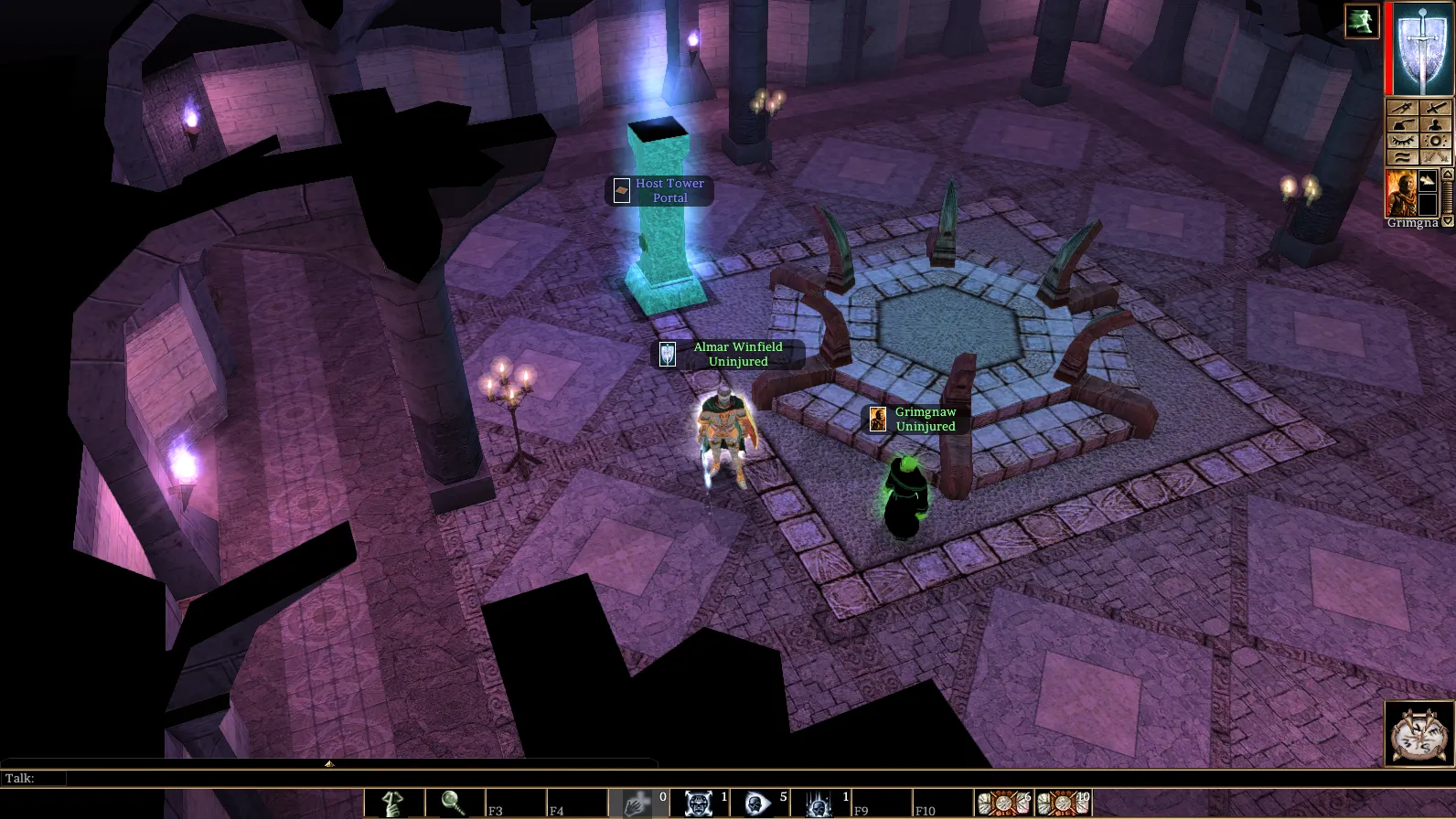The height and width of the screenshot is (819, 1456).
Task: Activate the stealth mode shushing-hand slot
Action: coord(393,803)
